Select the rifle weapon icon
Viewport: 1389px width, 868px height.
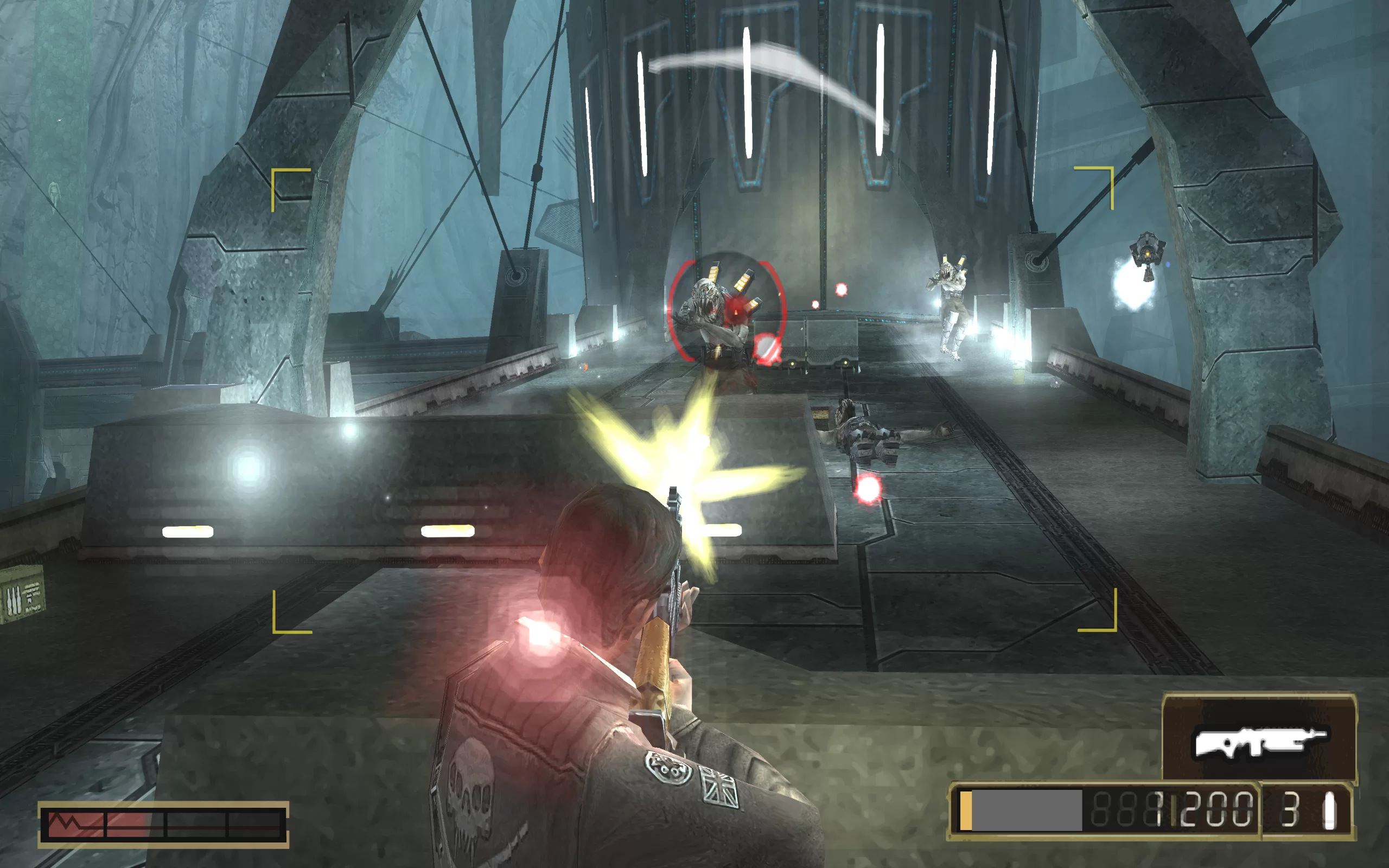(x=1259, y=741)
